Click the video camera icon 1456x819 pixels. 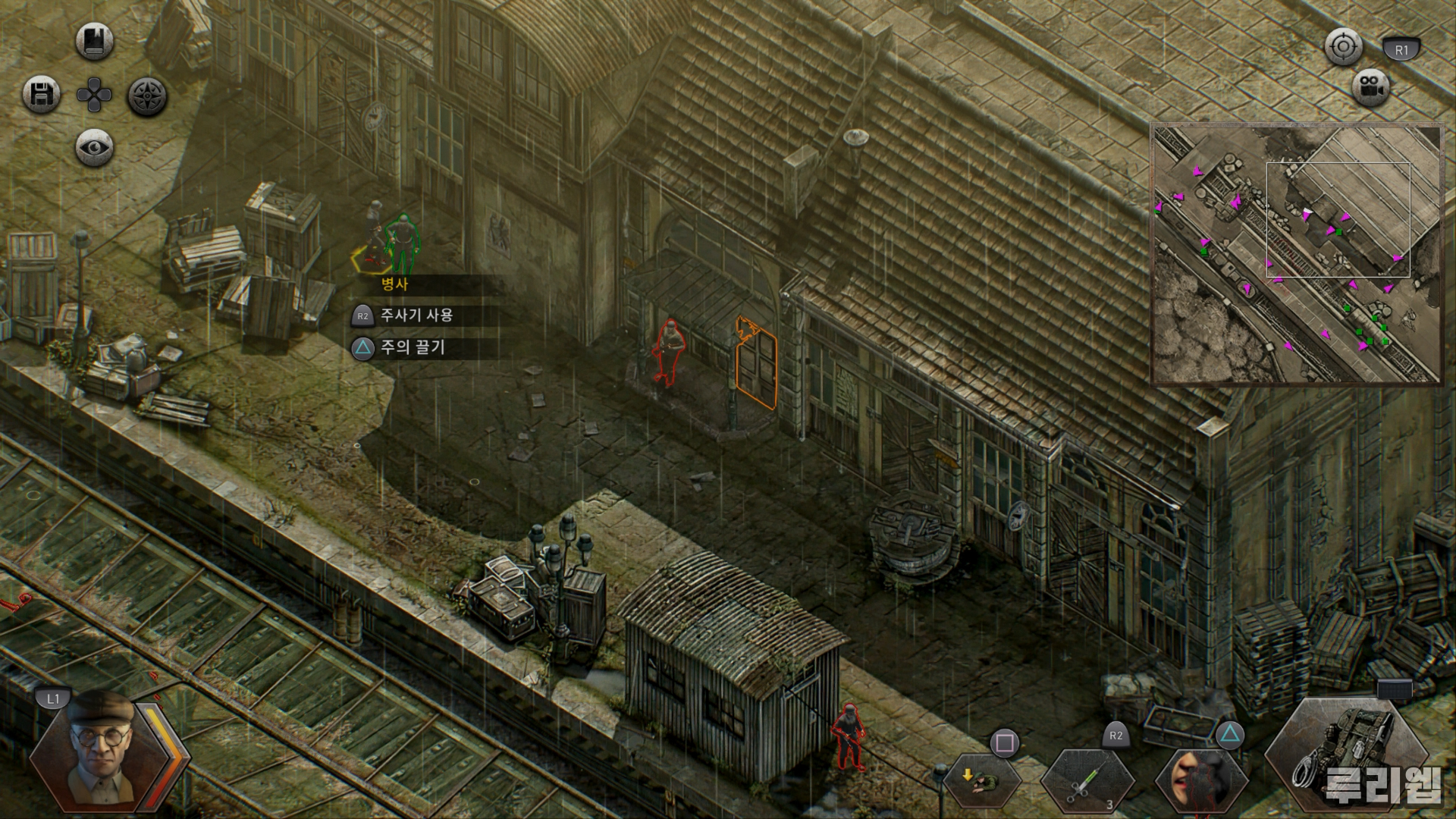click(x=1370, y=86)
